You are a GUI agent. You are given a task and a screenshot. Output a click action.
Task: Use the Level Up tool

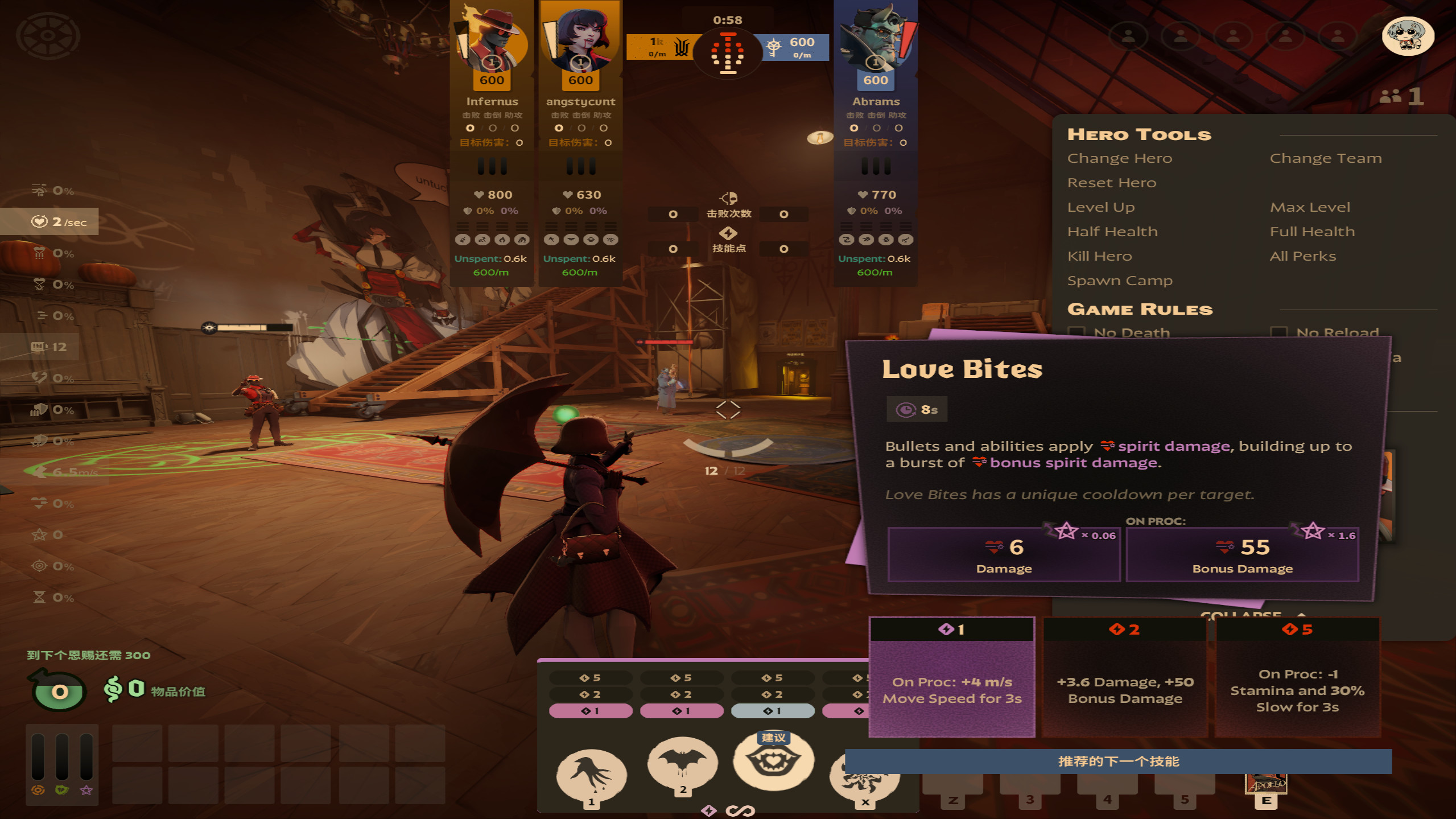click(1100, 207)
